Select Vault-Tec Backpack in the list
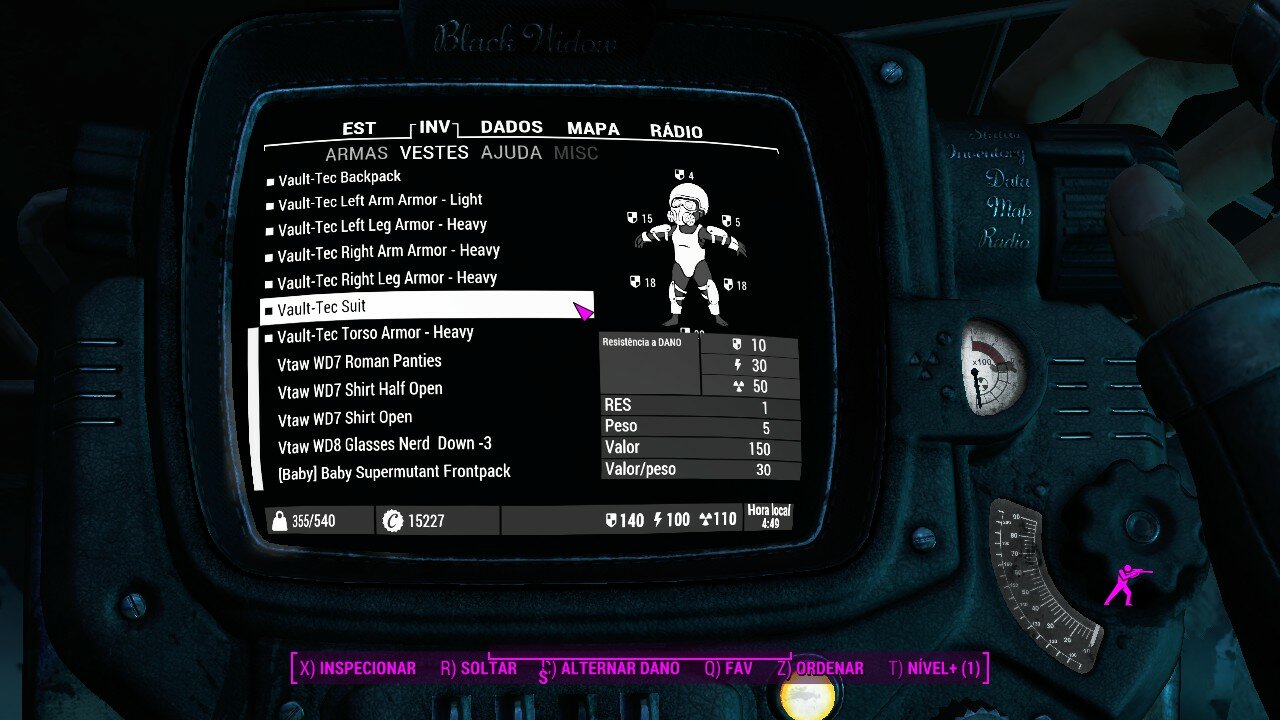The height and width of the screenshot is (720, 1280). tap(339, 178)
